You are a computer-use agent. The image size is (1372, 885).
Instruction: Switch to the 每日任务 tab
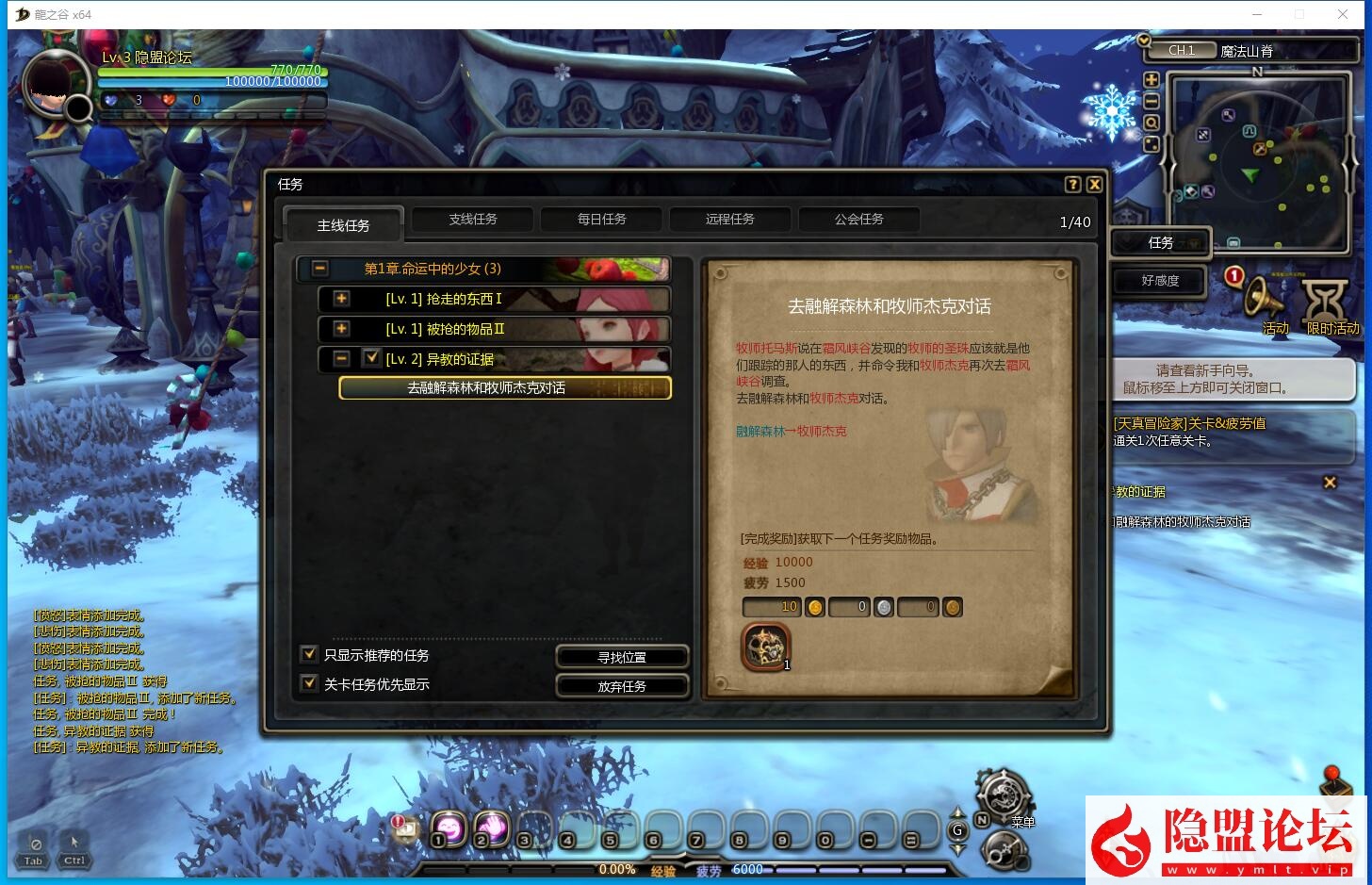(x=600, y=219)
